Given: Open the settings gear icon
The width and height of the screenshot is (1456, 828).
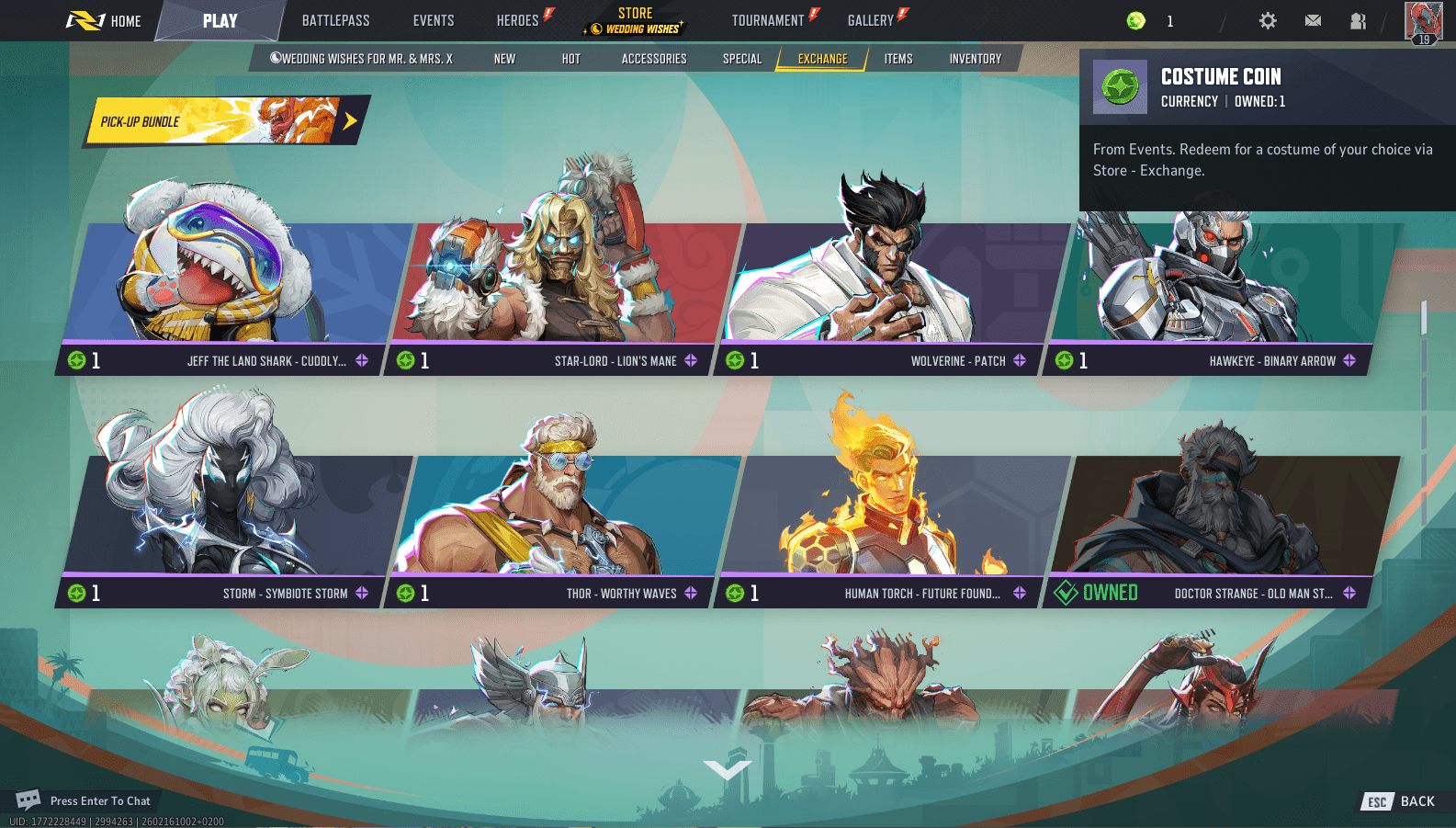Looking at the screenshot, I should (x=1268, y=21).
